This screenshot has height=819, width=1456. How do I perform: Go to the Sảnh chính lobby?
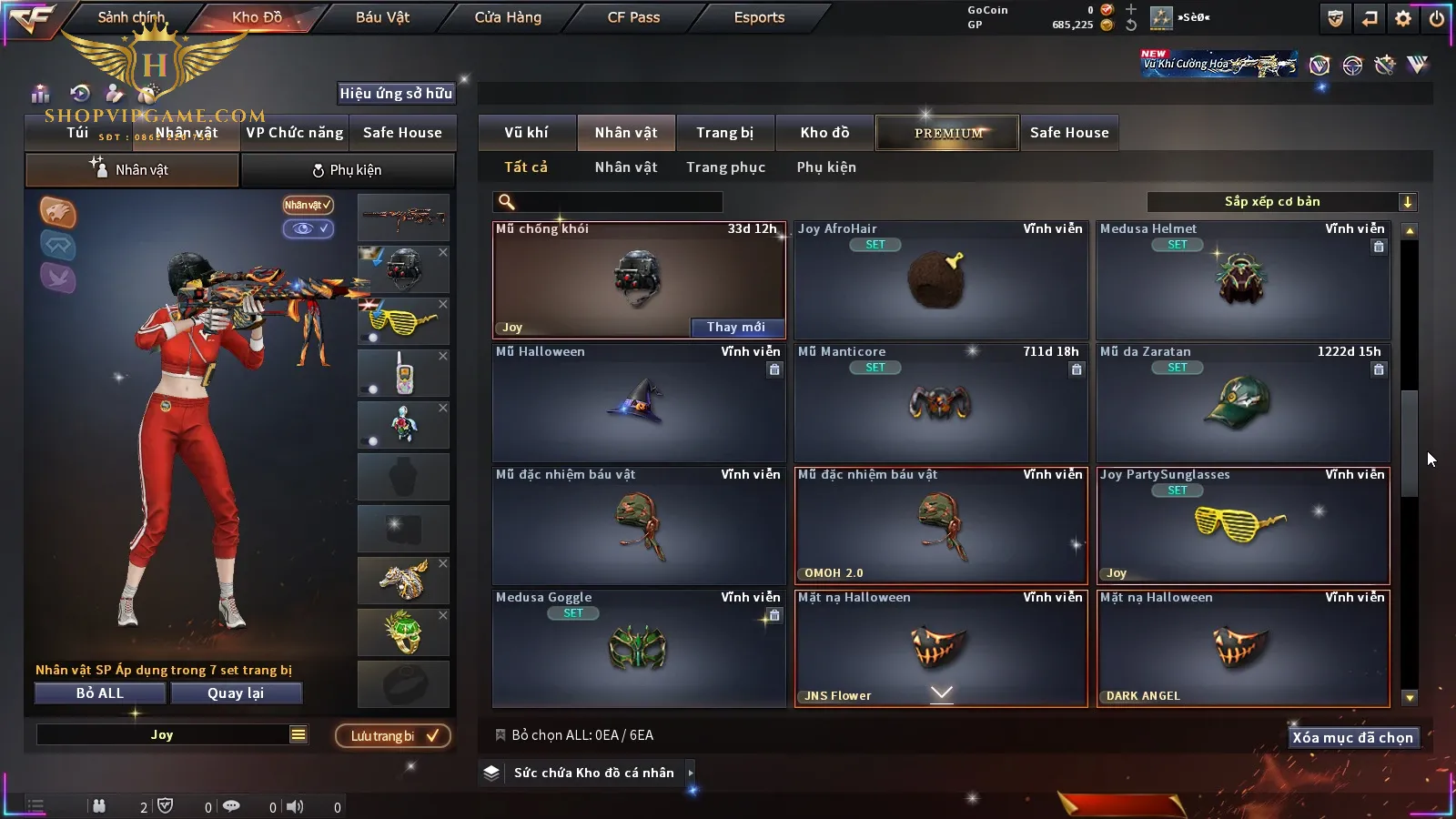pyautogui.click(x=131, y=17)
